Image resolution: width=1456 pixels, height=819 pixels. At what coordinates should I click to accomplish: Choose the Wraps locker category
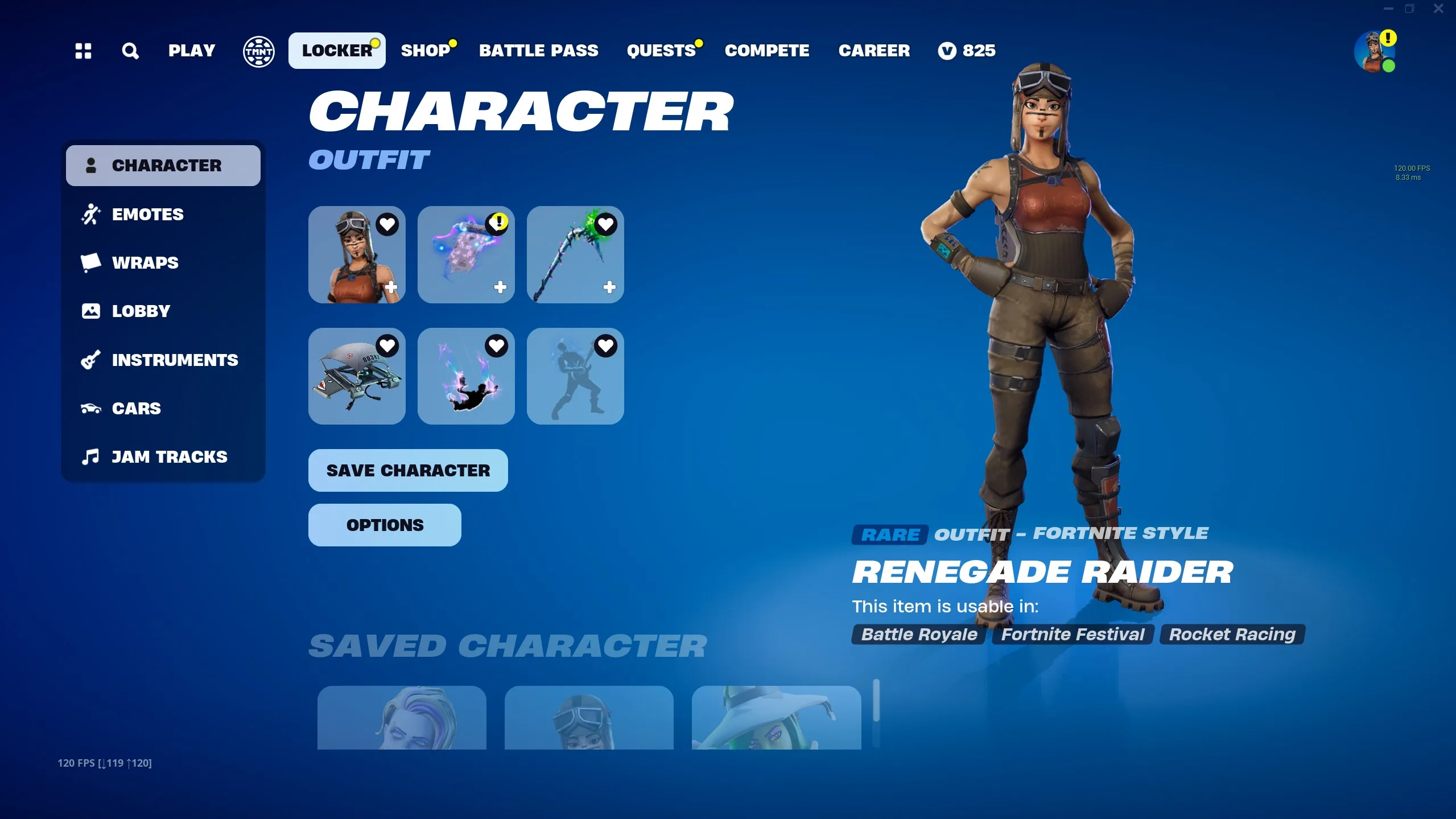pyautogui.click(x=145, y=263)
